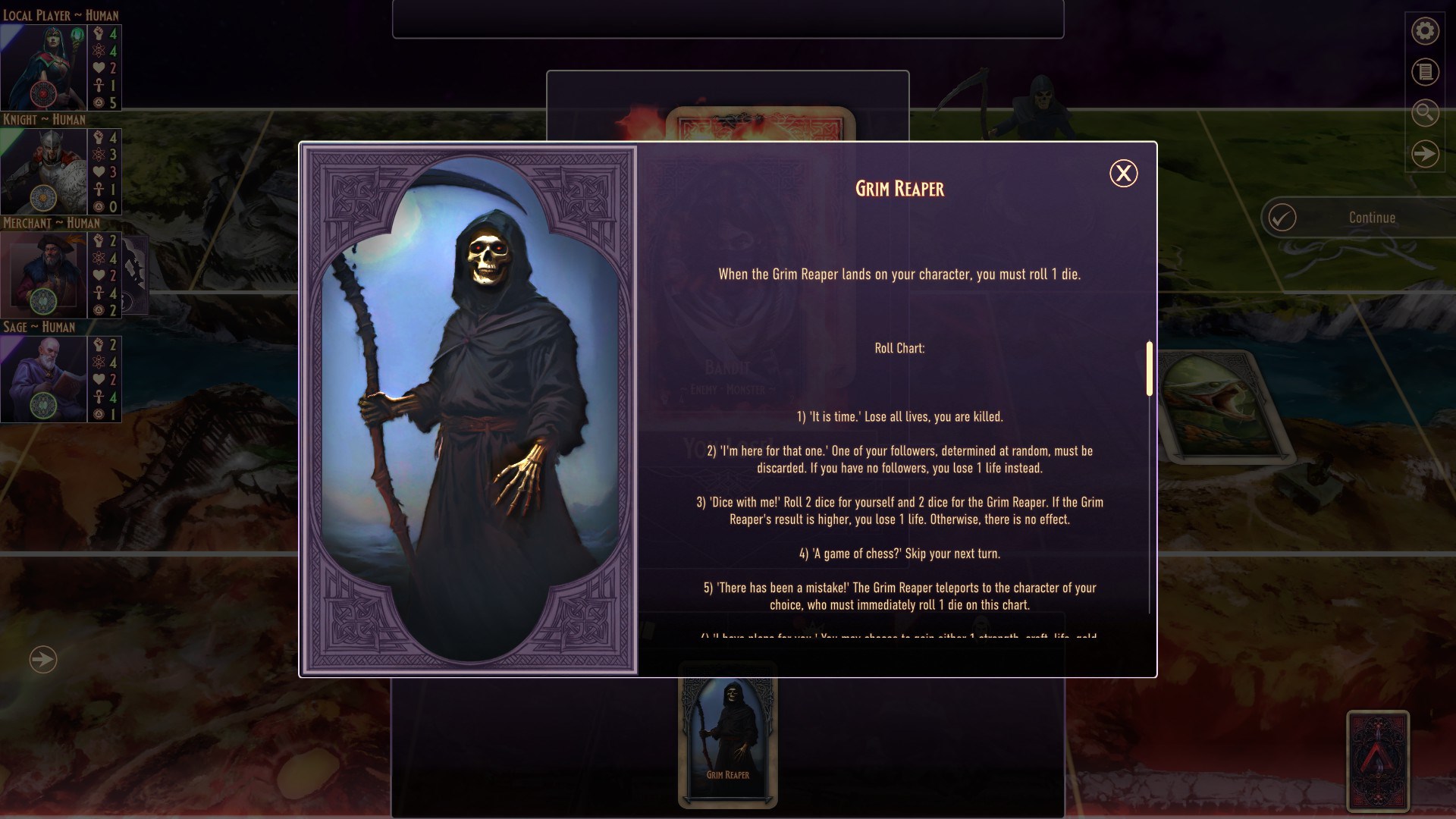Click the checkmark circle beside Continue
The width and height of the screenshot is (1456, 819).
[x=1282, y=218]
